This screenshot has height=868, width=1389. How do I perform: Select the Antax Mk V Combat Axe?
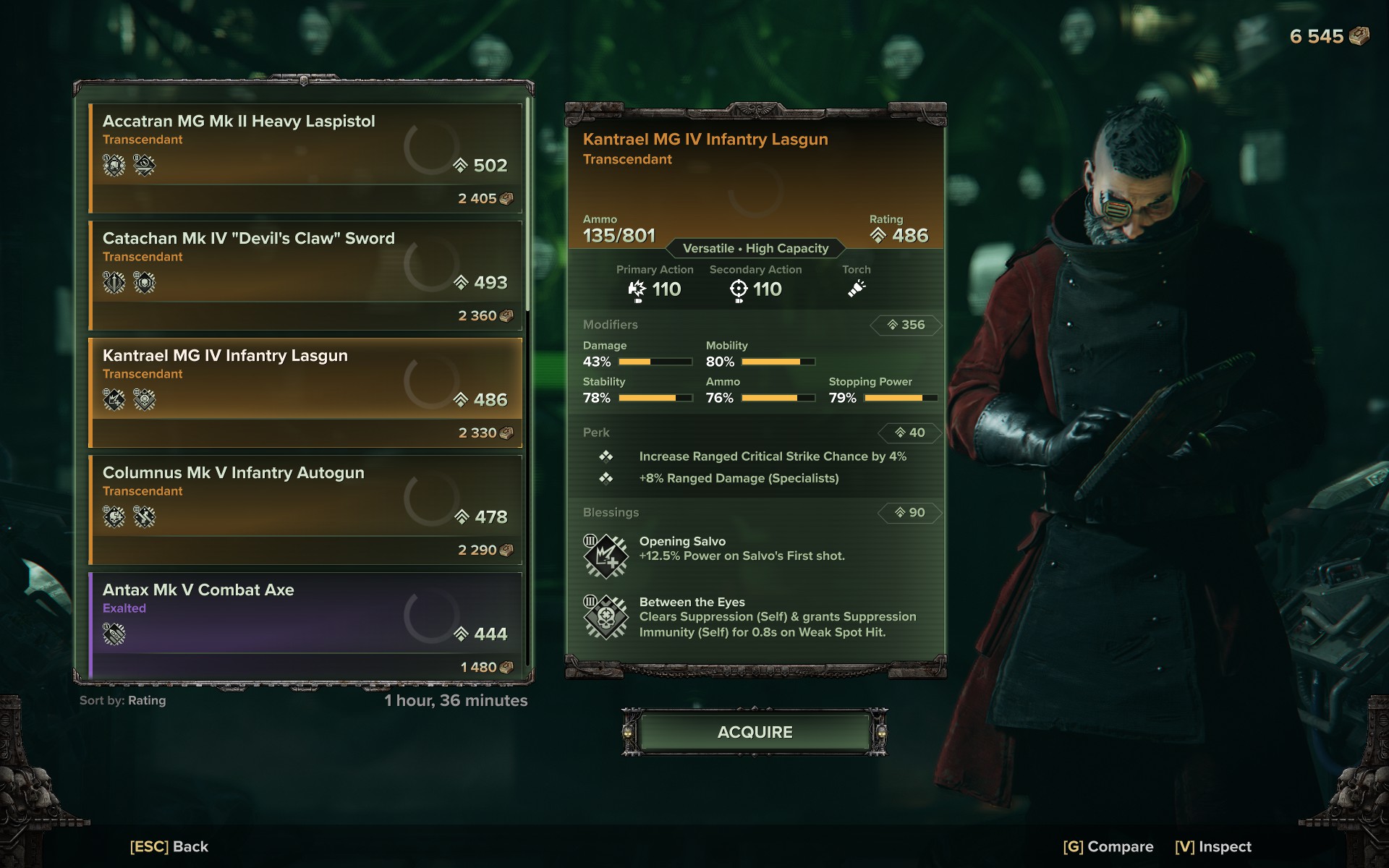[305, 626]
